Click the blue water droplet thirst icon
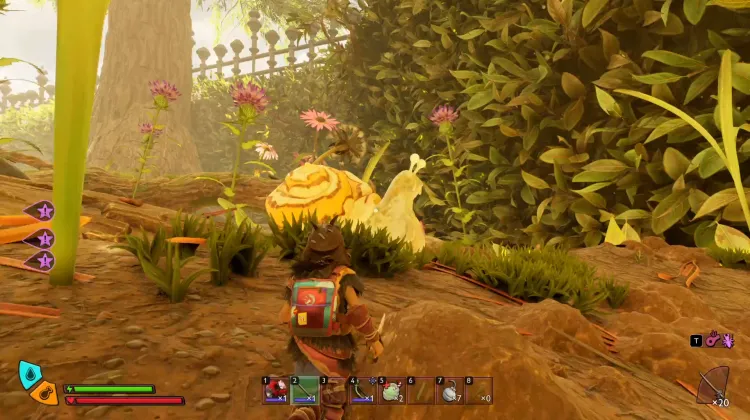750x420 pixels. [x=29, y=375]
